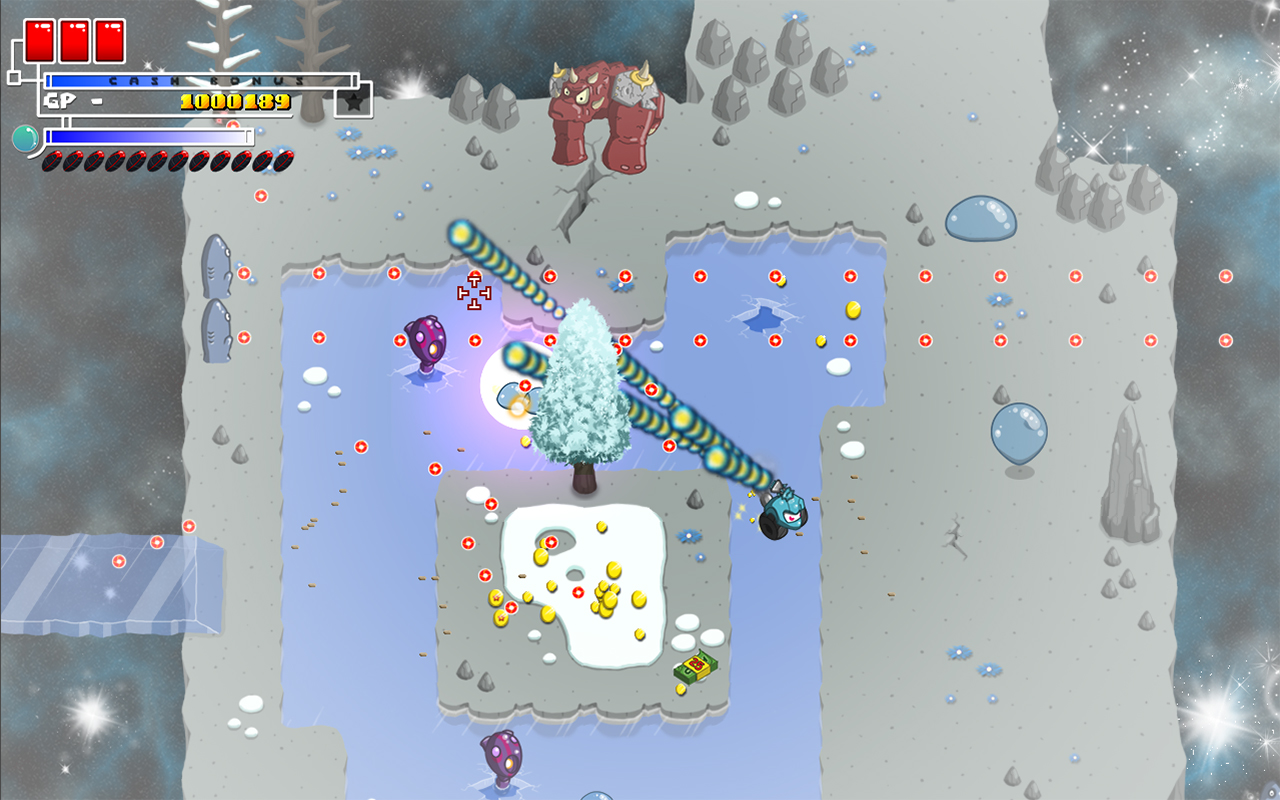Click the CASH BONUS progress bar
The width and height of the screenshot is (1280, 800).
tap(200, 78)
